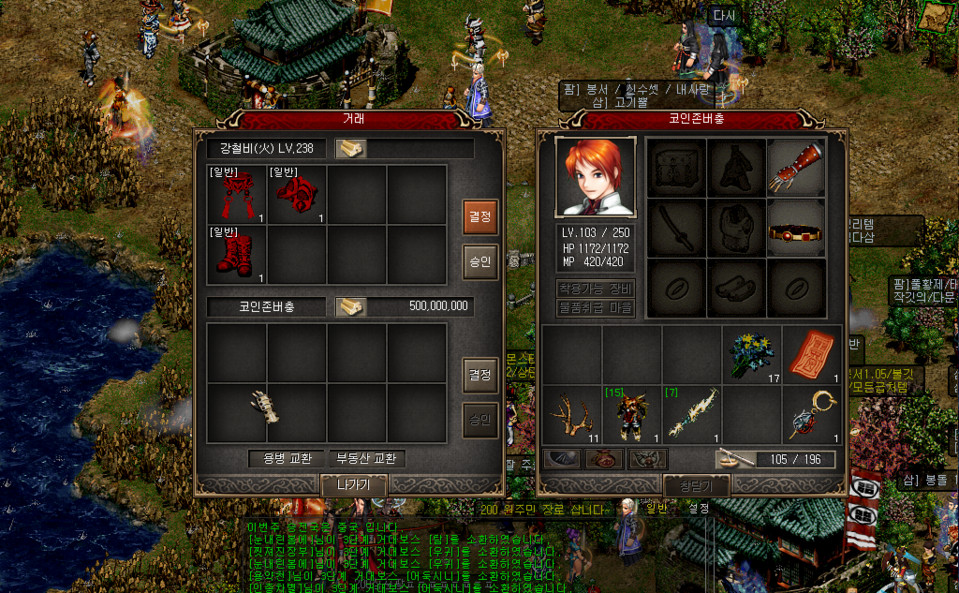Select the blue flower bouquet stack
This screenshot has width=959, height=593.
pos(751,354)
